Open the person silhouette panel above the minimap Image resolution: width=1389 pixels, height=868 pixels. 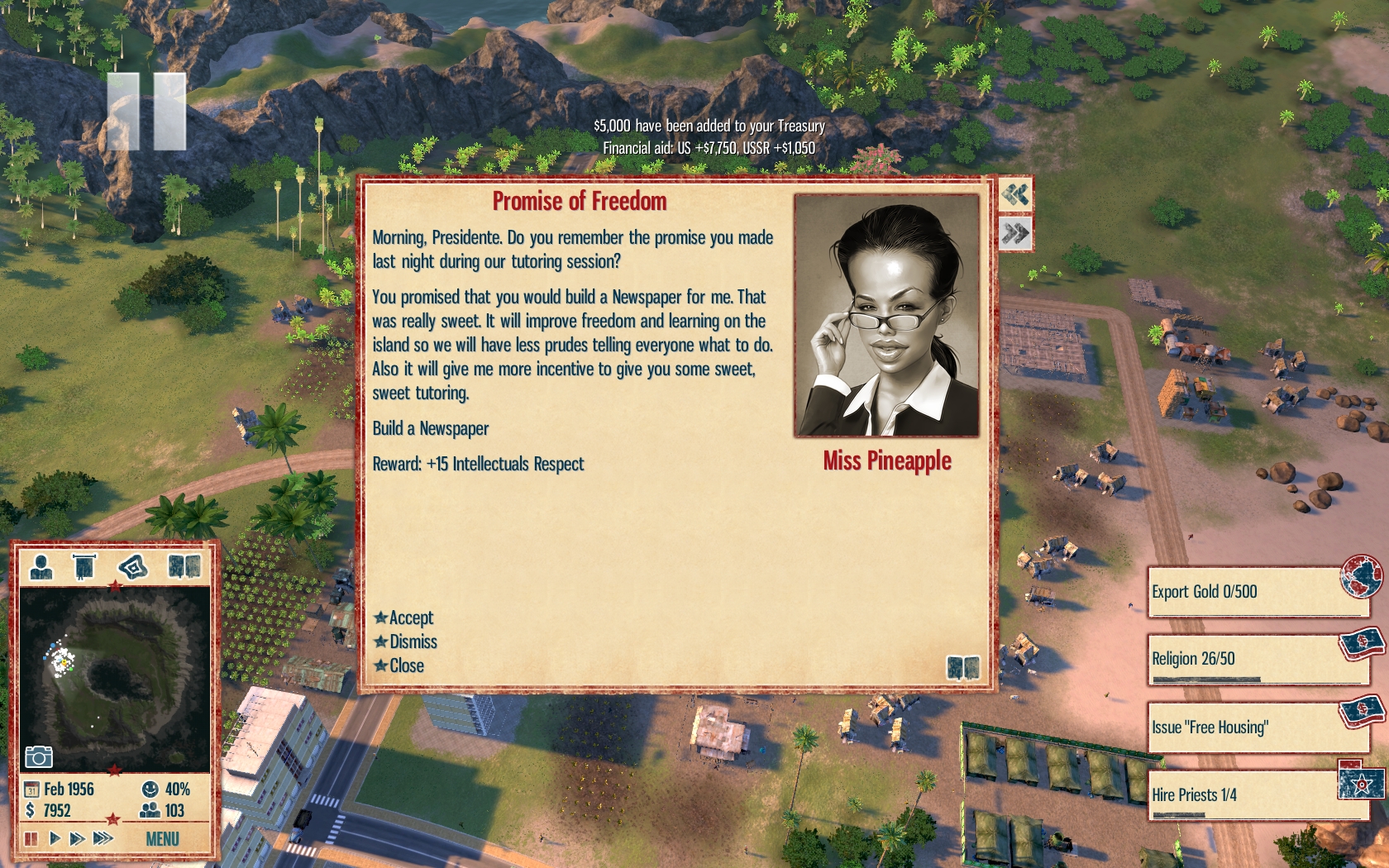[x=41, y=567]
